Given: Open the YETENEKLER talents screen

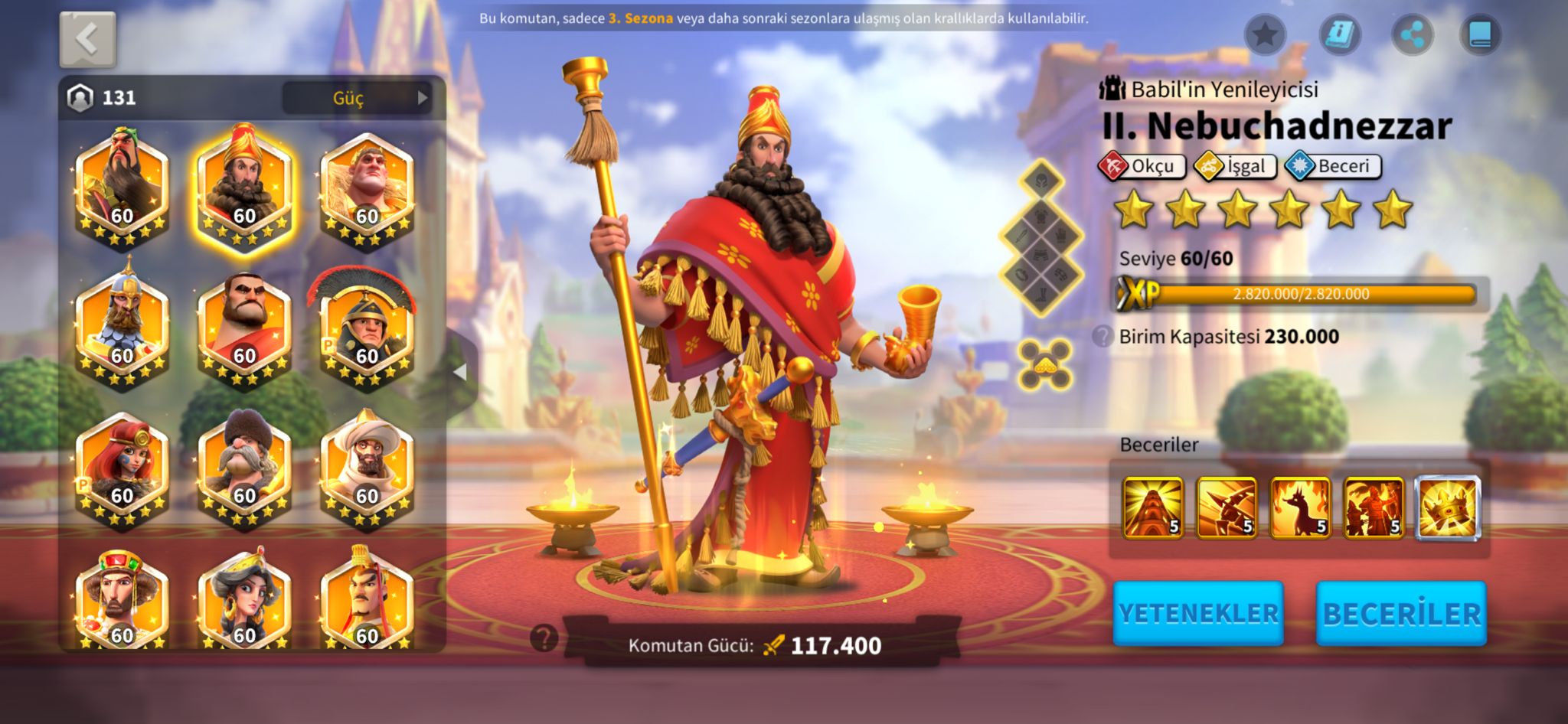Looking at the screenshot, I should 1197,613.
